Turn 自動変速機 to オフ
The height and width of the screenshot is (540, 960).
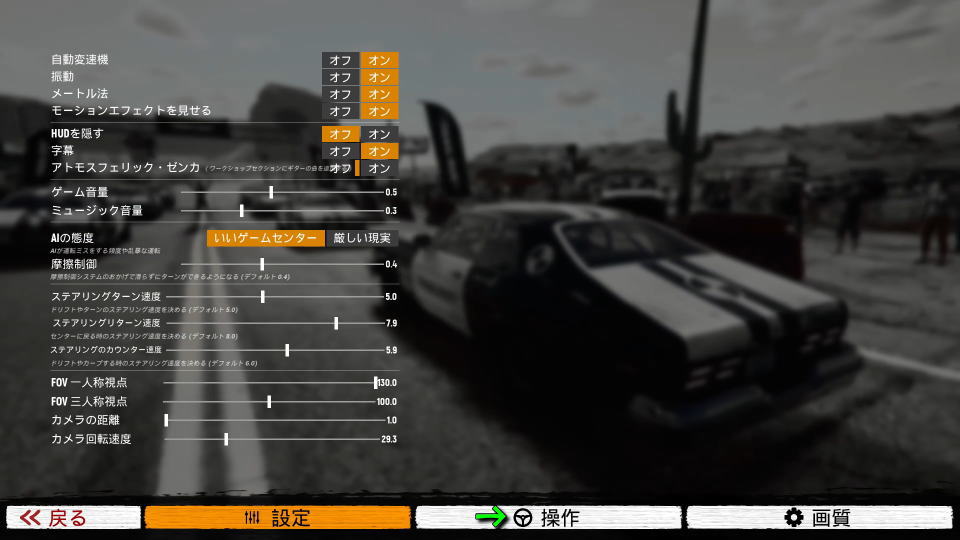[340, 60]
